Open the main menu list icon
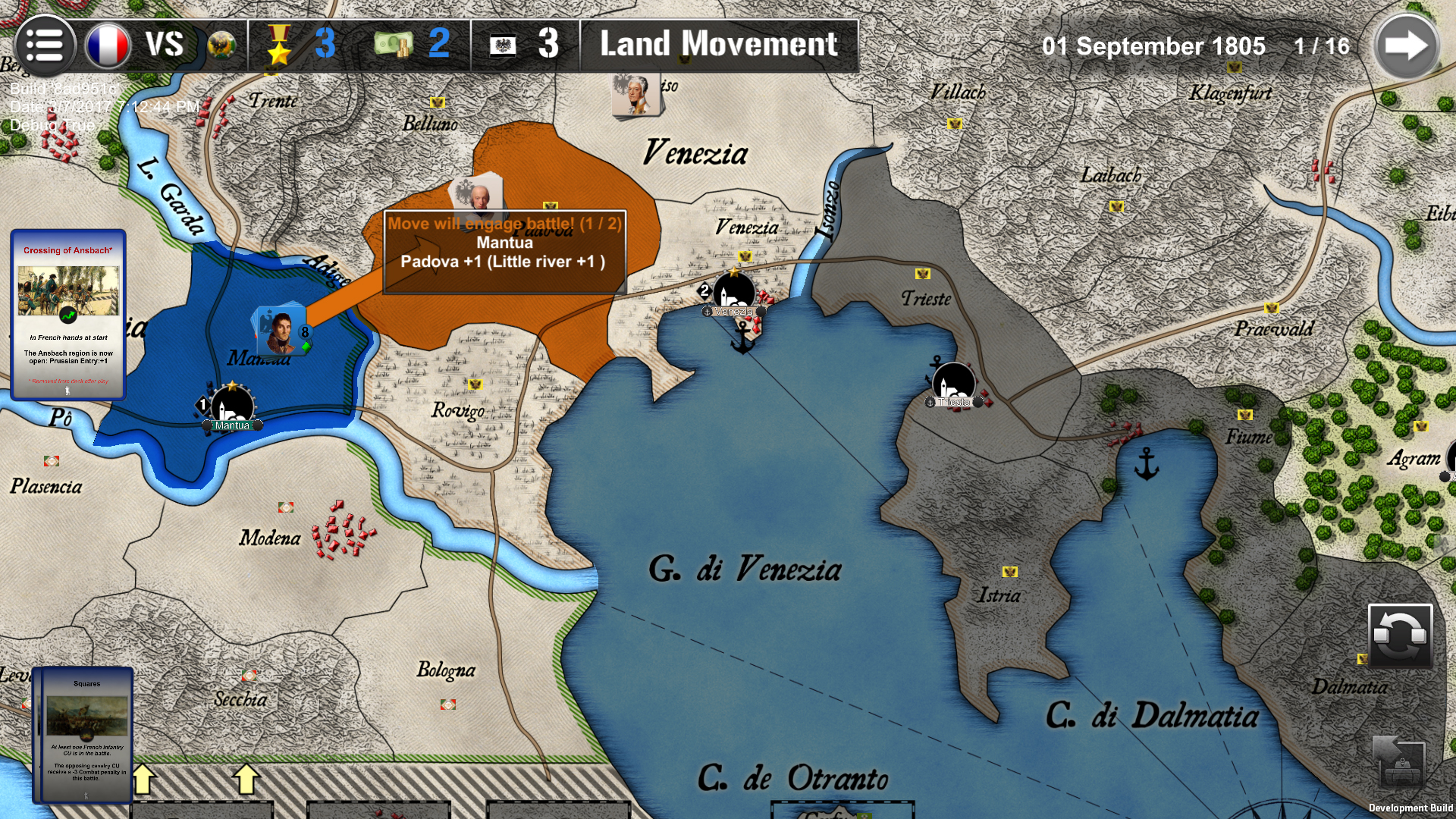Image resolution: width=1456 pixels, height=819 pixels. [x=45, y=44]
